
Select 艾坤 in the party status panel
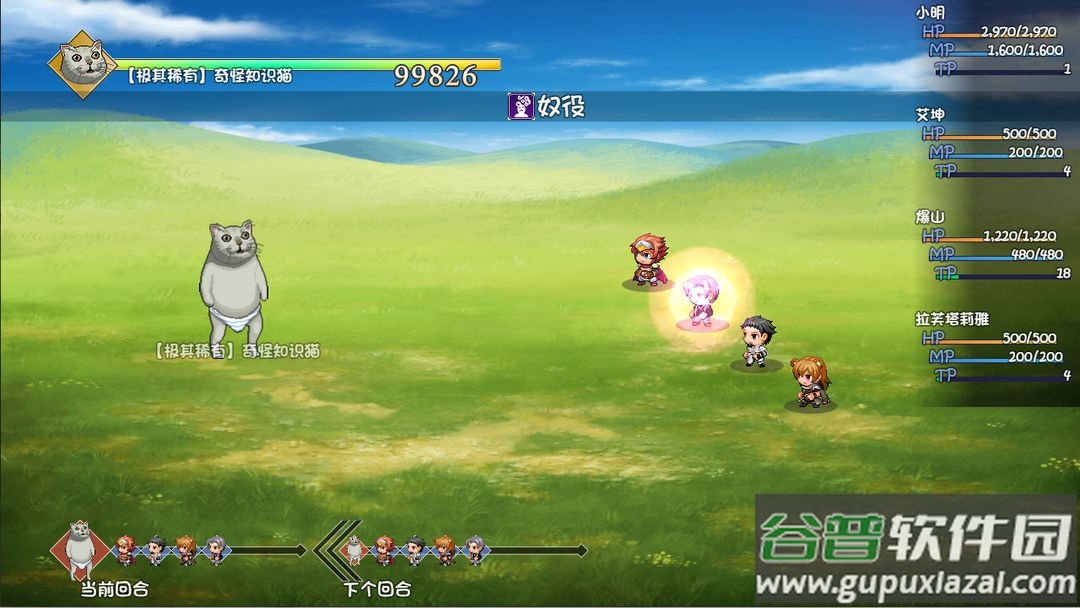(x=930, y=114)
